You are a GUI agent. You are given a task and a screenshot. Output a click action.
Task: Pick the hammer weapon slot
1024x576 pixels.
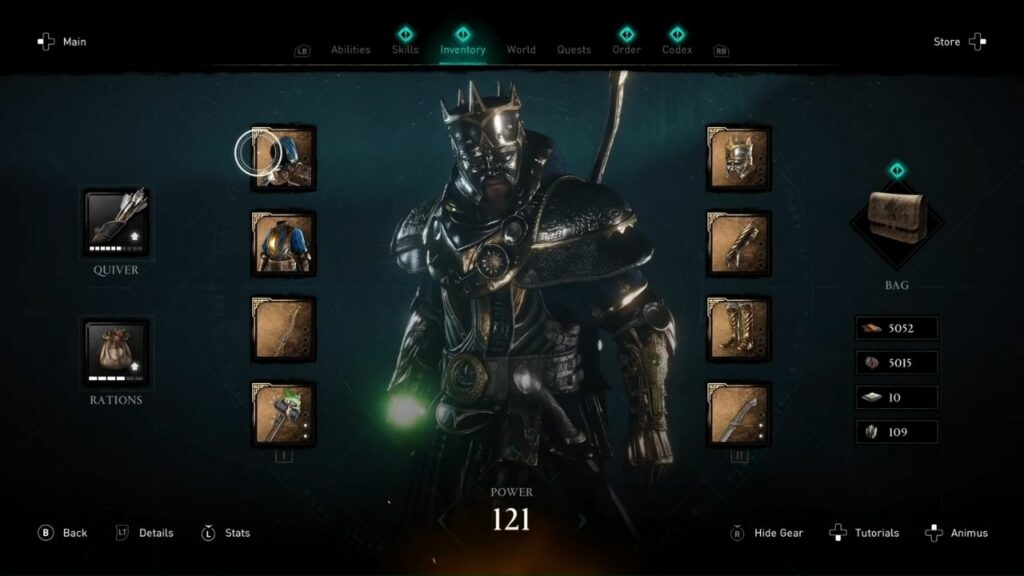click(284, 414)
